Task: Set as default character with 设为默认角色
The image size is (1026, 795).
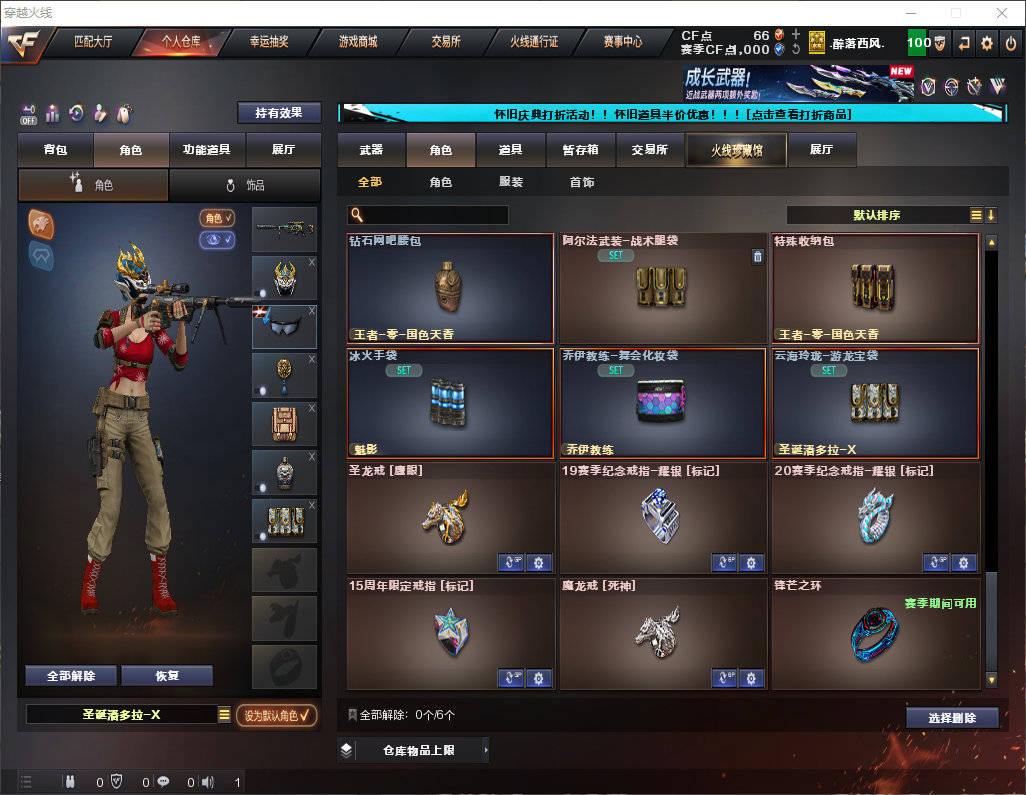Action: (276, 715)
